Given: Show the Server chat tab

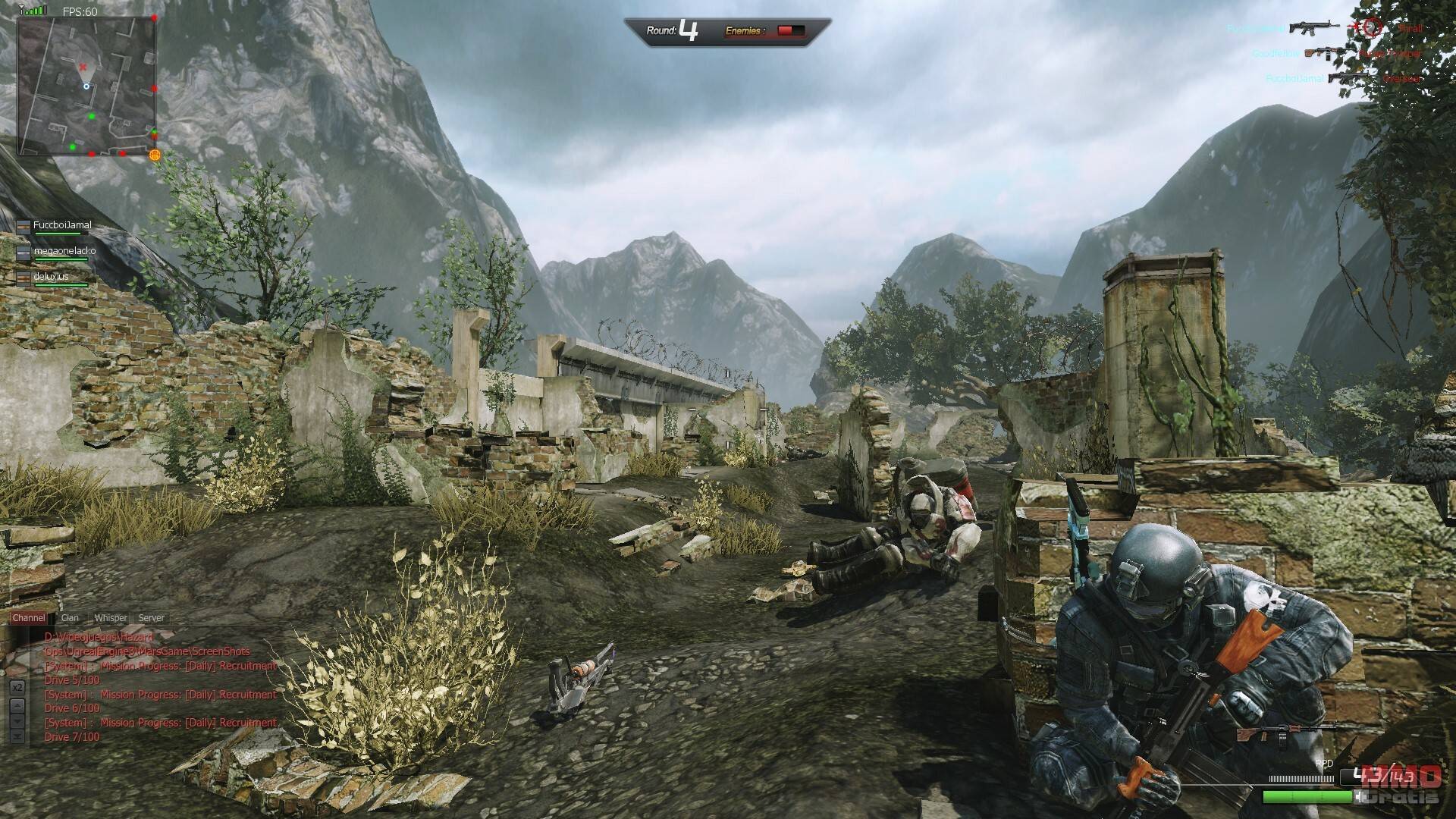Looking at the screenshot, I should [x=151, y=618].
